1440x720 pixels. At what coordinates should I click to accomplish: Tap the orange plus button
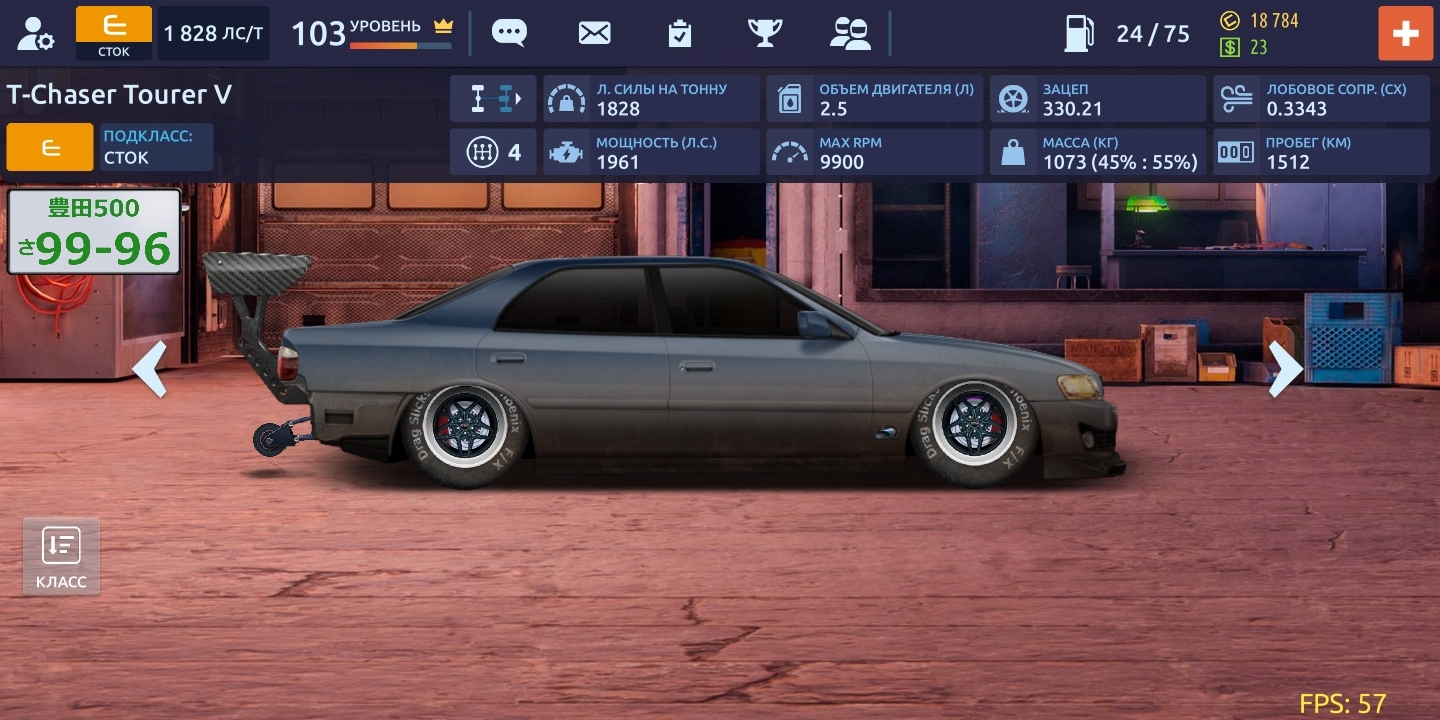coord(1405,33)
